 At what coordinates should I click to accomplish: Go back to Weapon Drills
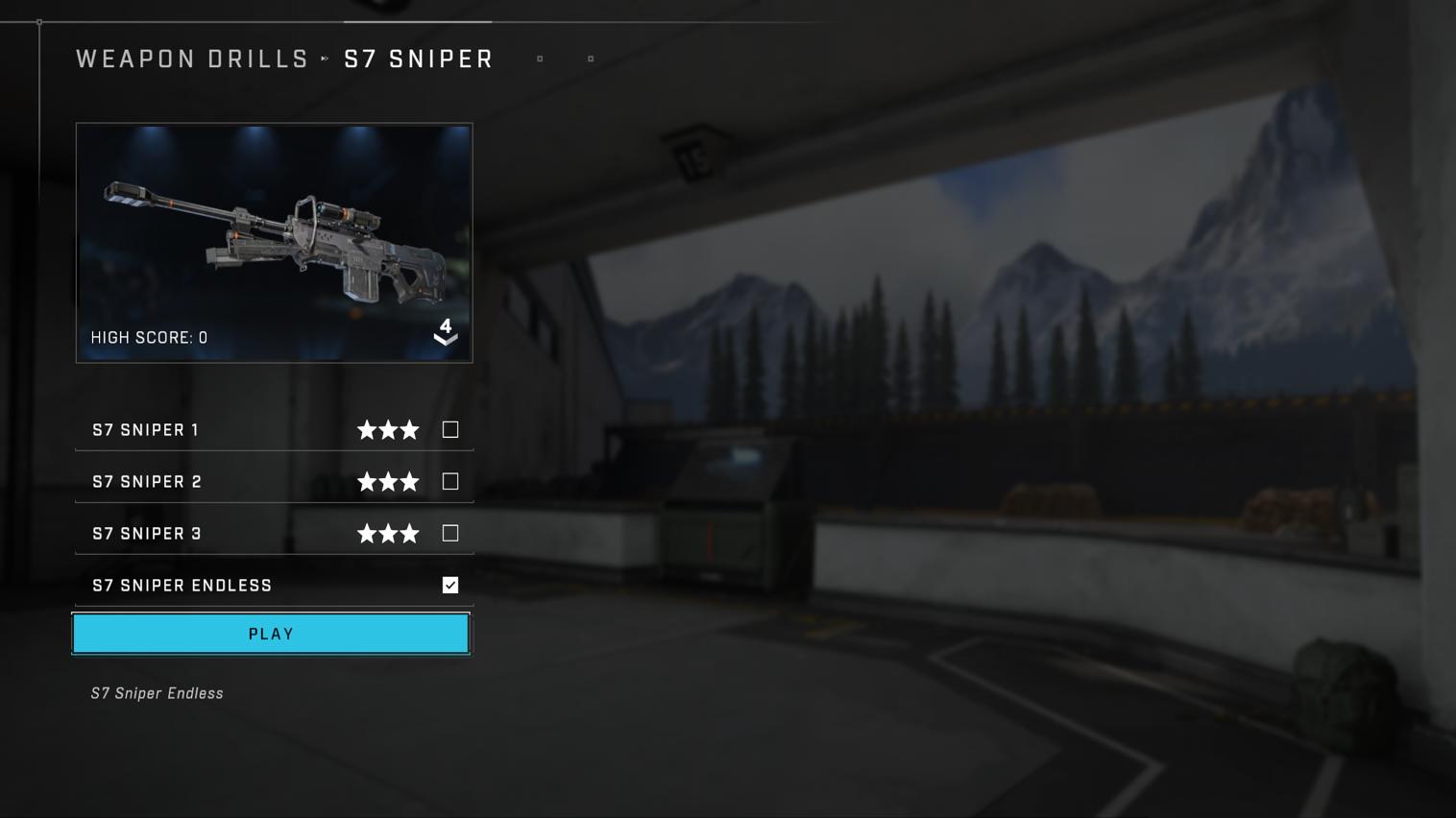[191, 59]
